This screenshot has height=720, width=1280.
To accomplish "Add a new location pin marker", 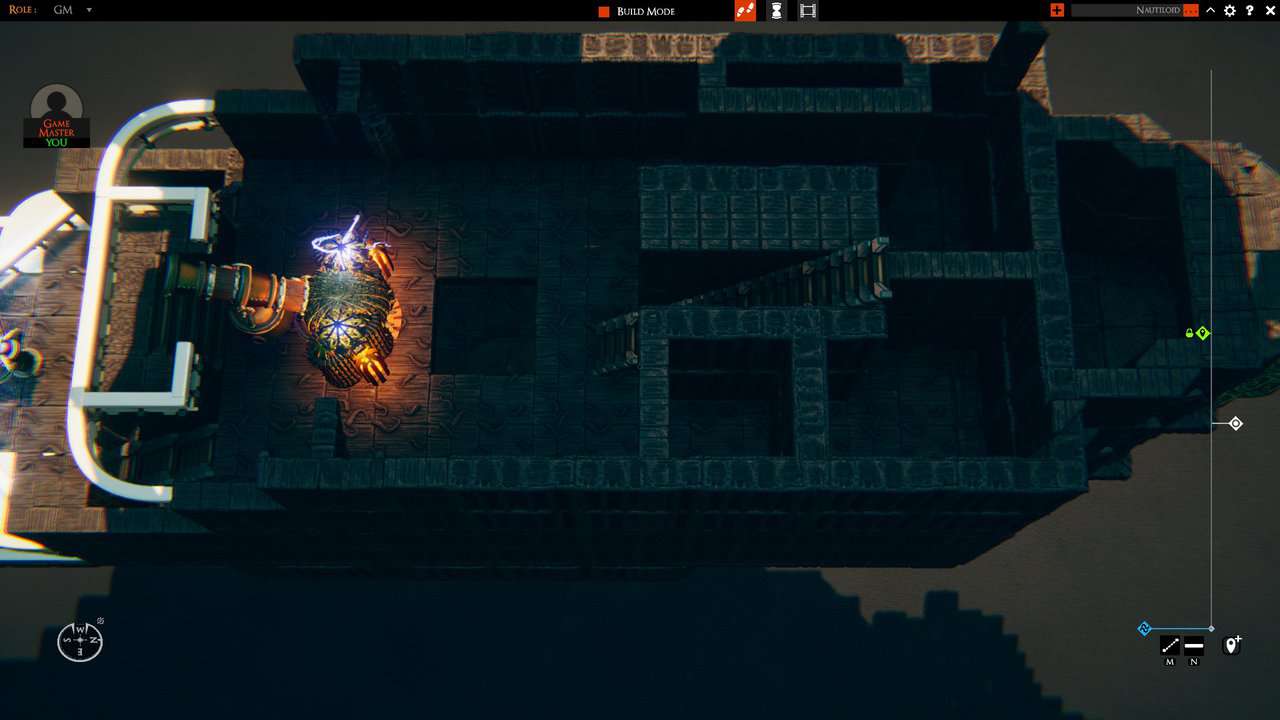I will click(x=1232, y=645).
